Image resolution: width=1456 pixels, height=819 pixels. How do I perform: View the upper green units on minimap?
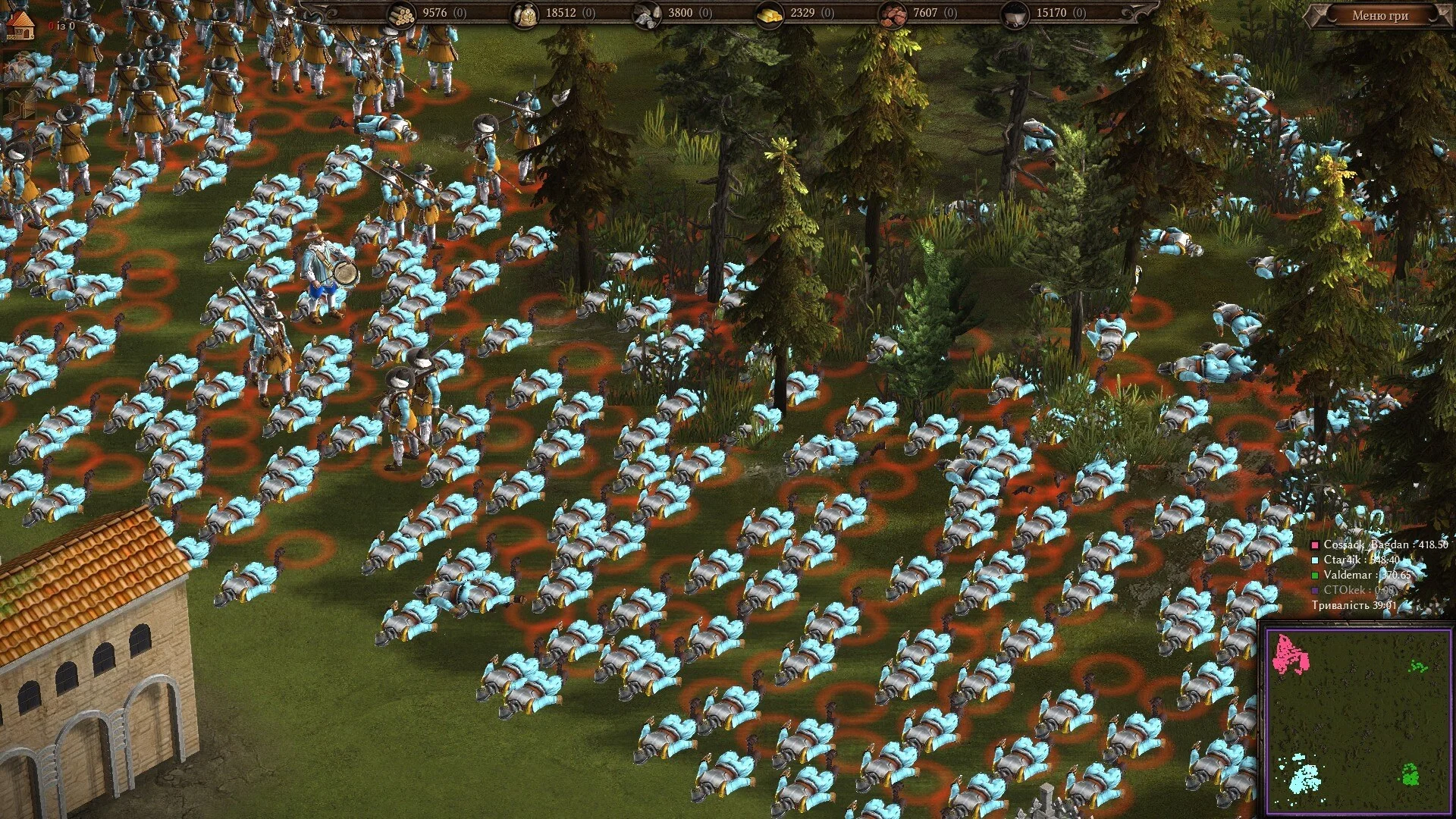tap(1417, 667)
